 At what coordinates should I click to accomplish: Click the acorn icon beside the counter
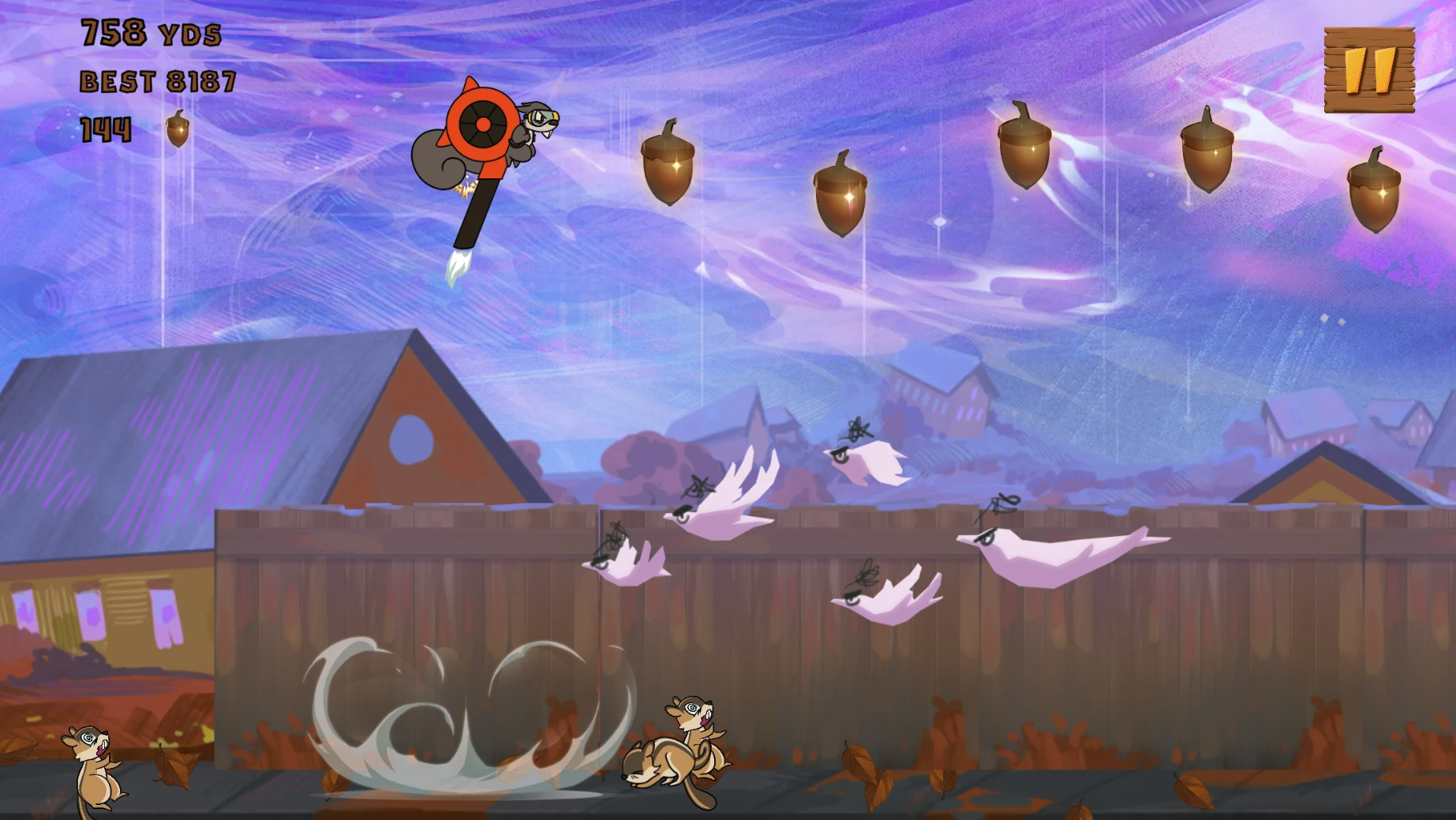click(x=175, y=129)
